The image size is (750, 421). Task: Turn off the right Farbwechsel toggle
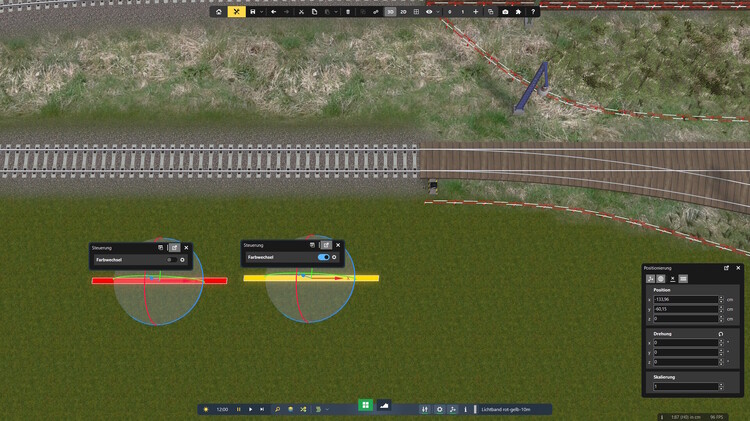point(323,258)
